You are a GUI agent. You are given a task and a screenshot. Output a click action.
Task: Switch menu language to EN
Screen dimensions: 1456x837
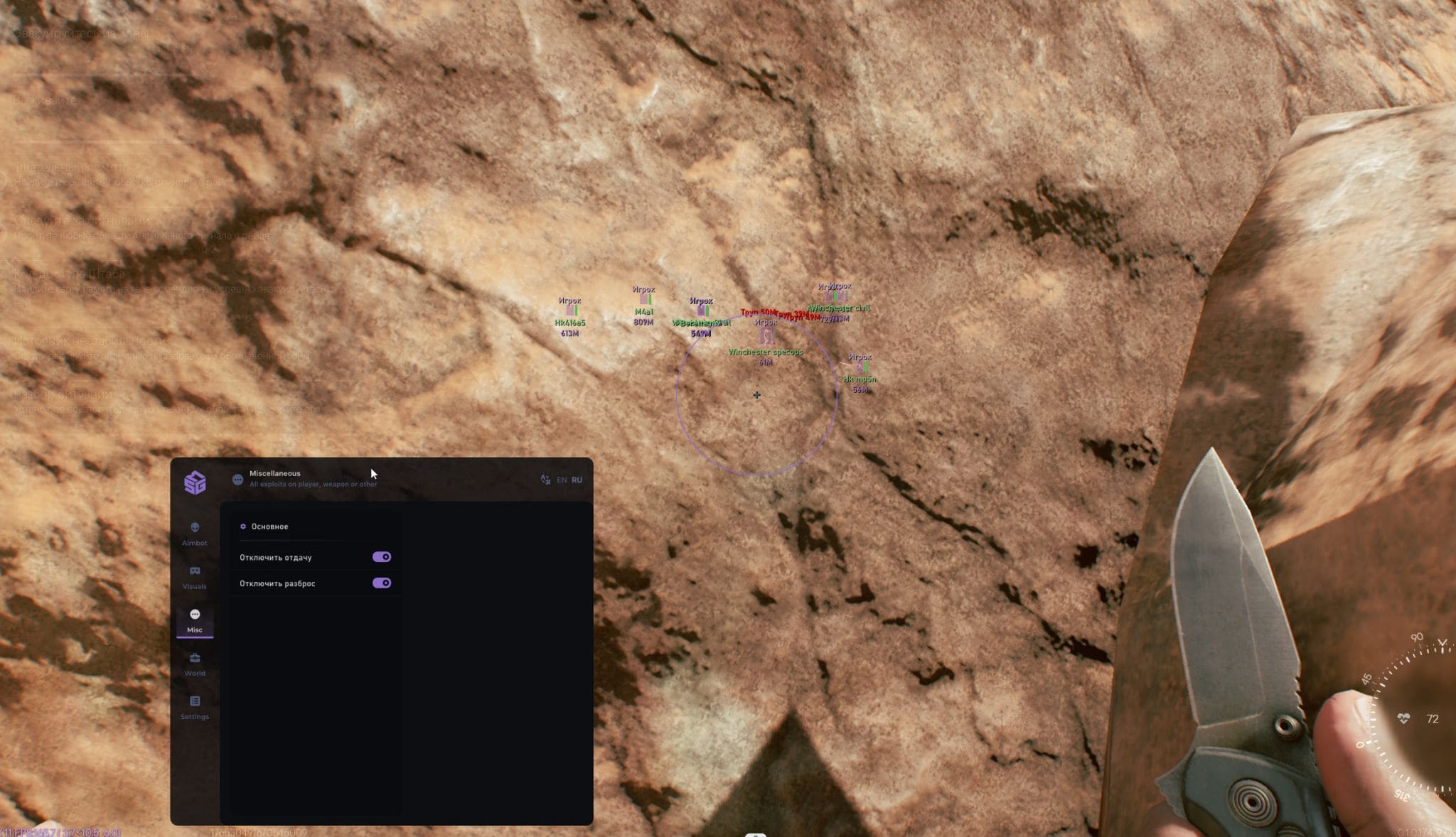[562, 480]
